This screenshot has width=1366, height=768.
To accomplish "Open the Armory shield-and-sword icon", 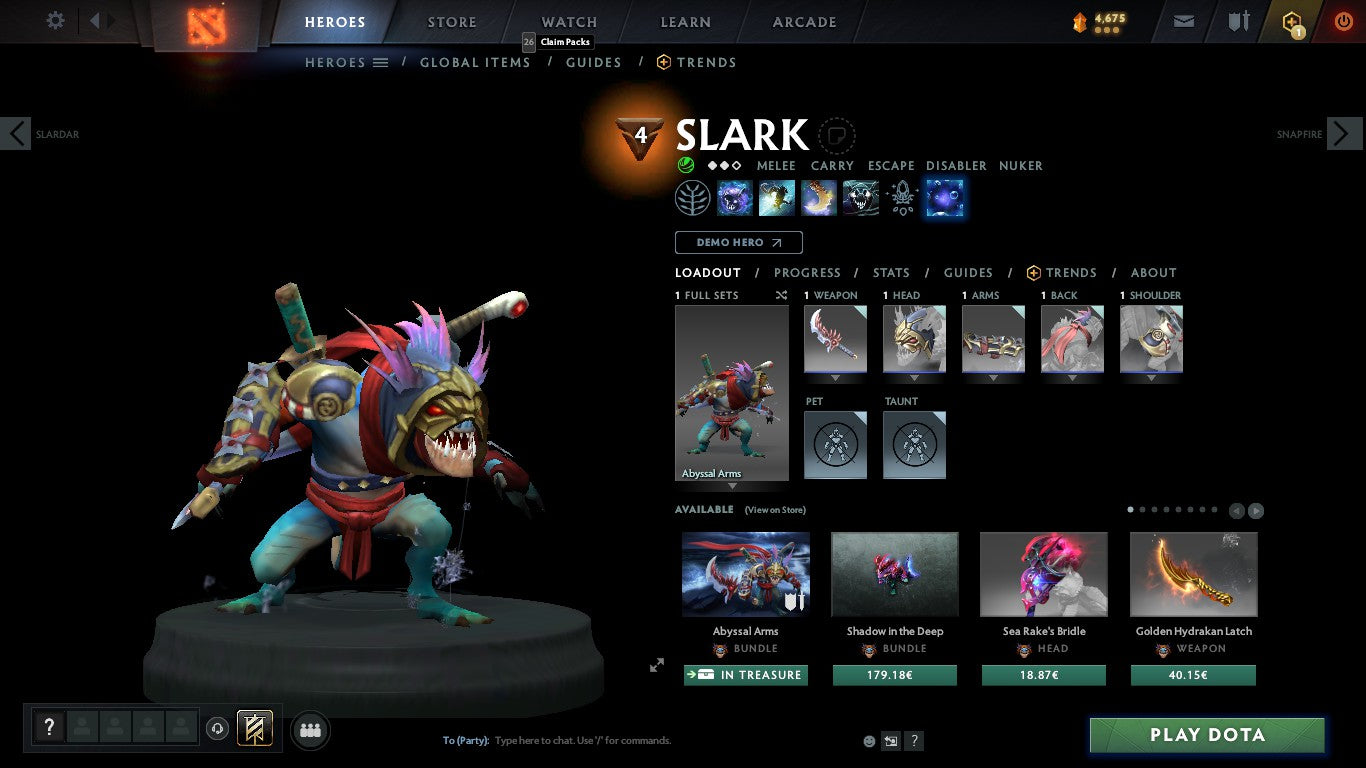I will 1240,19.
